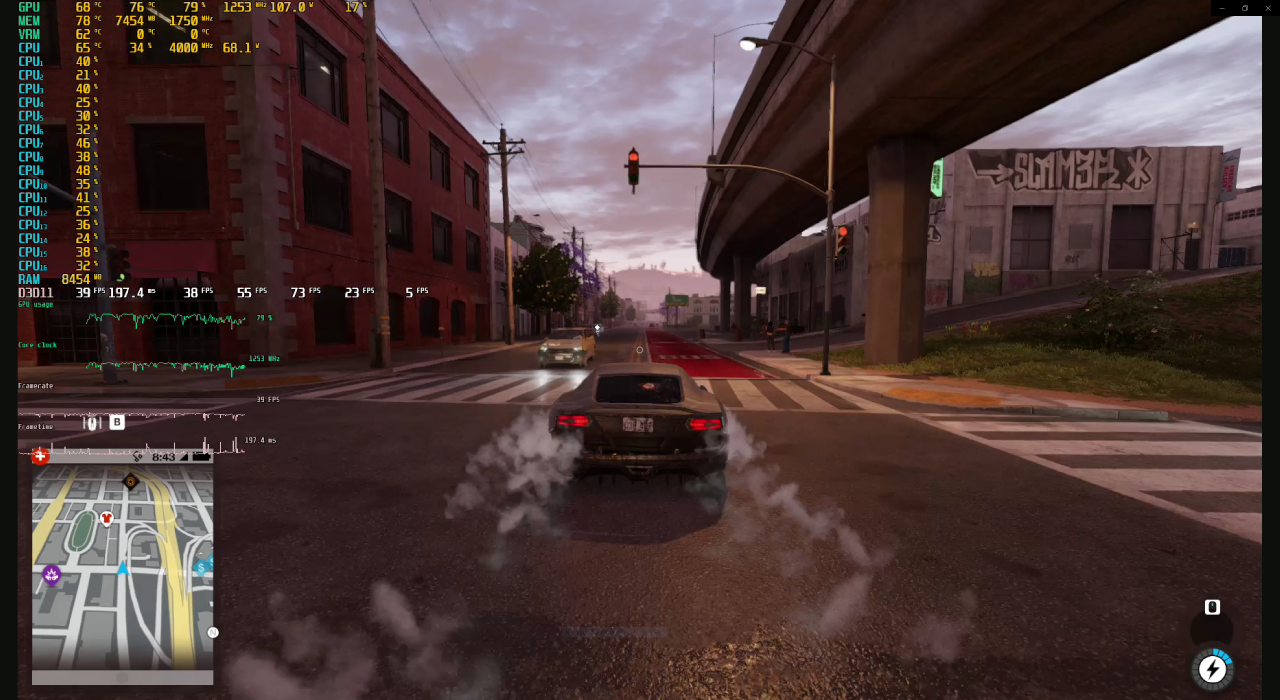Close the game window
The height and width of the screenshot is (700, 1280).
click(1268, 8)
